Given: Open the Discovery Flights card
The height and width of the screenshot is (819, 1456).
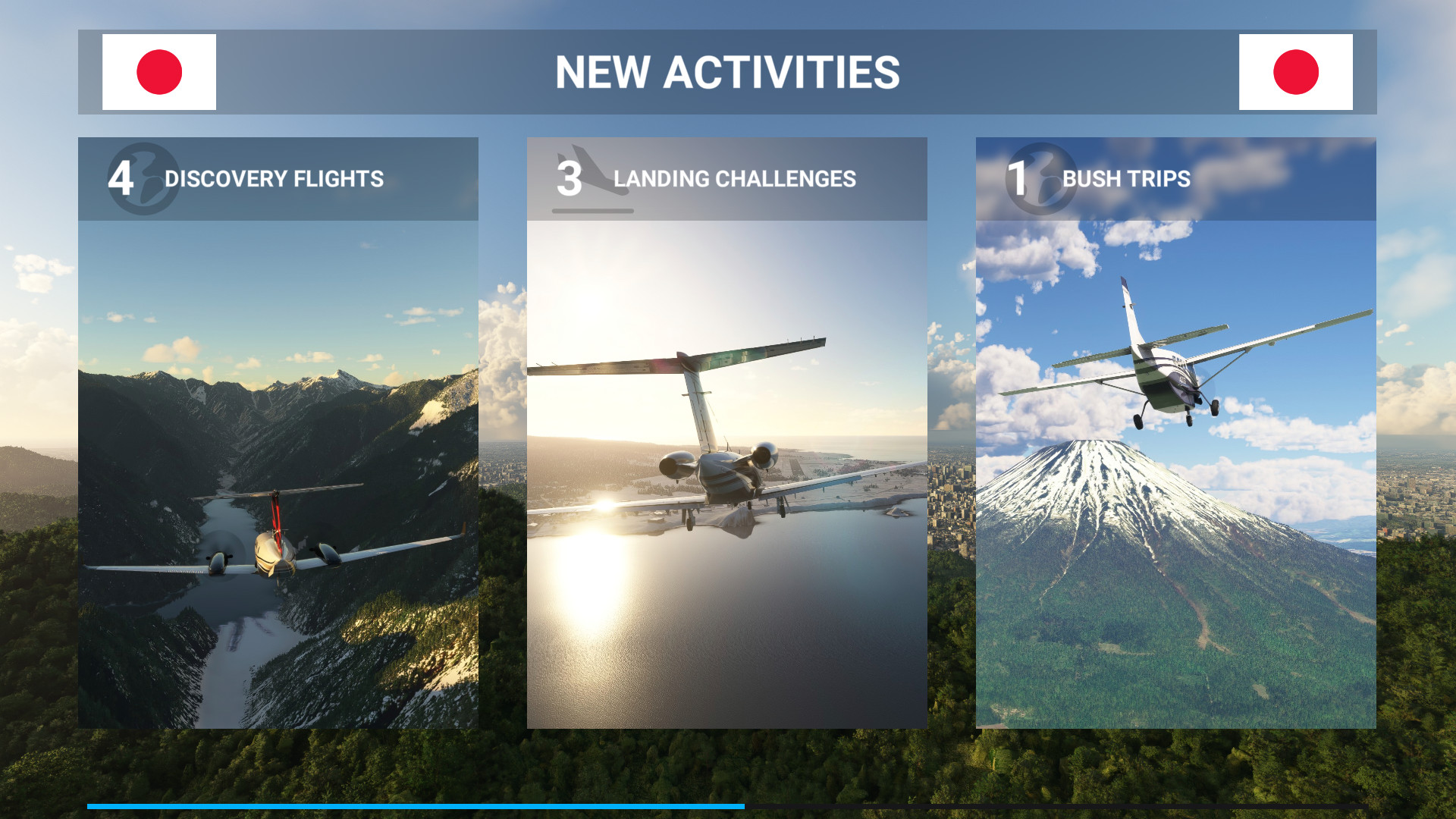Looking at the screenshot, I should coord(278,432).
